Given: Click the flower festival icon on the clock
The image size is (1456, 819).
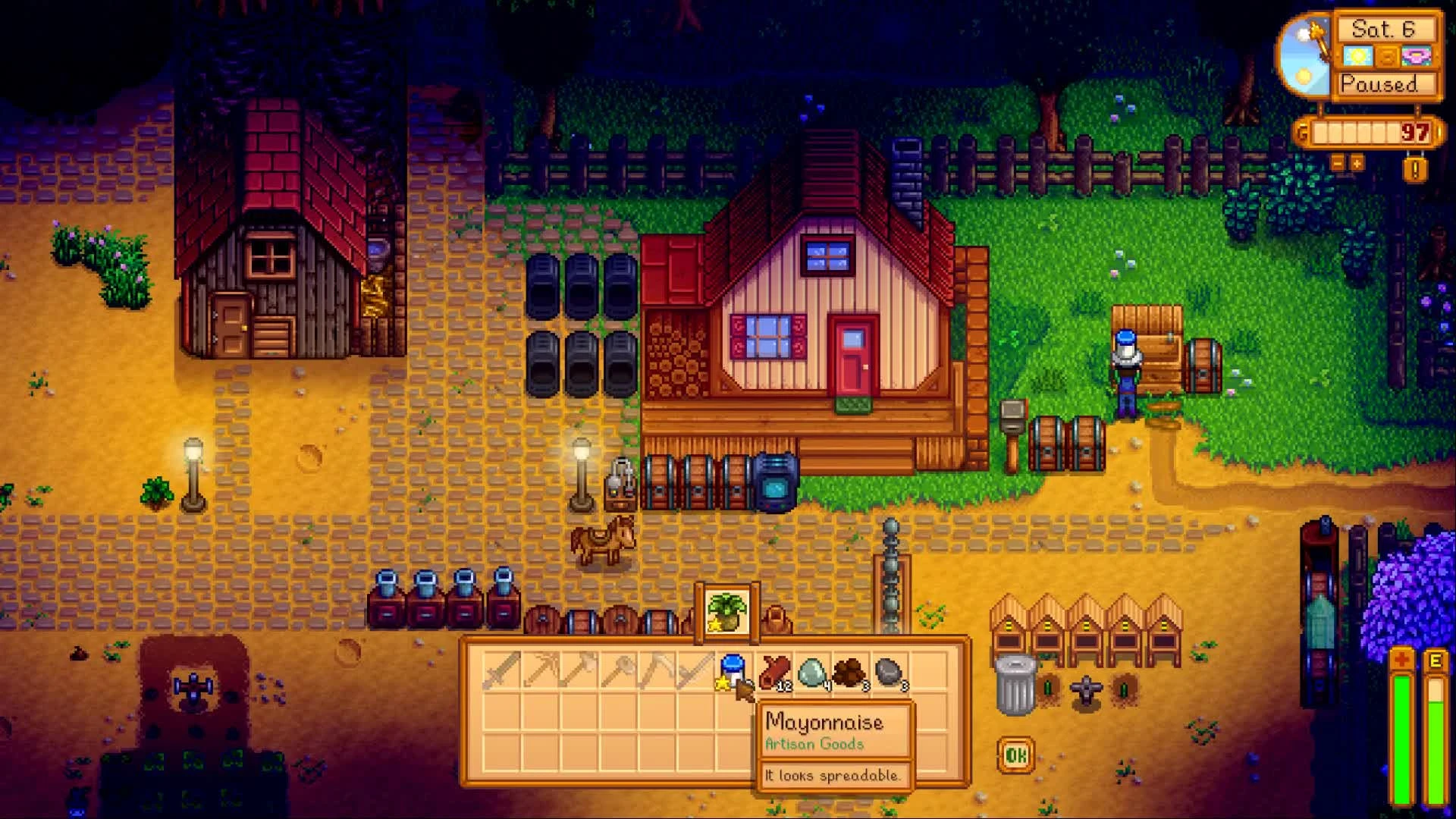Looking at the screenshot, I should pyautogui.click(x=1416, y=57).
